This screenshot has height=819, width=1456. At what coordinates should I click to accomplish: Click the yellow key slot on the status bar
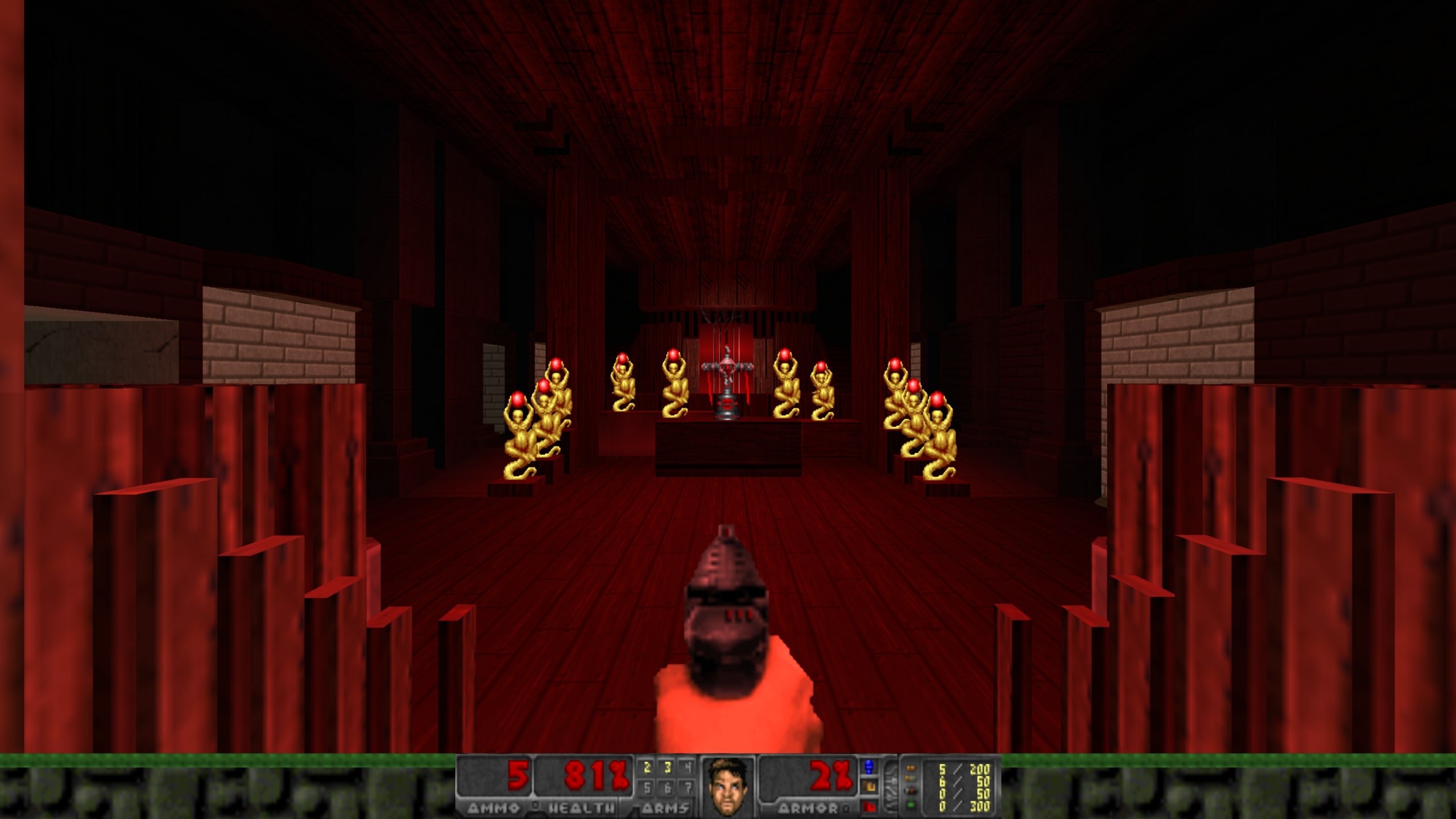[x=871, y=786]
